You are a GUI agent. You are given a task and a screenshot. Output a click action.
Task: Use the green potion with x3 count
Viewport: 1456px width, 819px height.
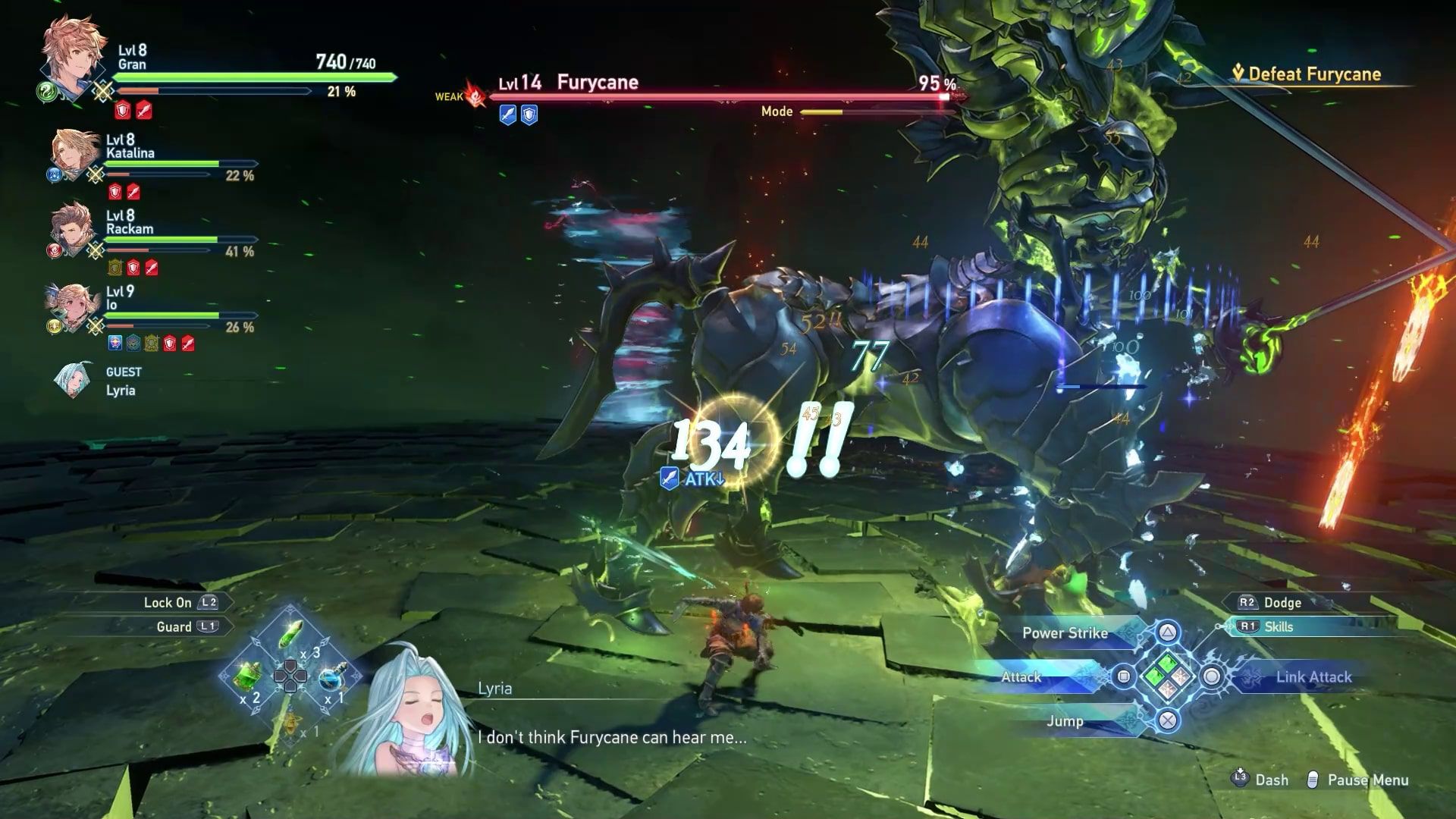coord(290,635)
